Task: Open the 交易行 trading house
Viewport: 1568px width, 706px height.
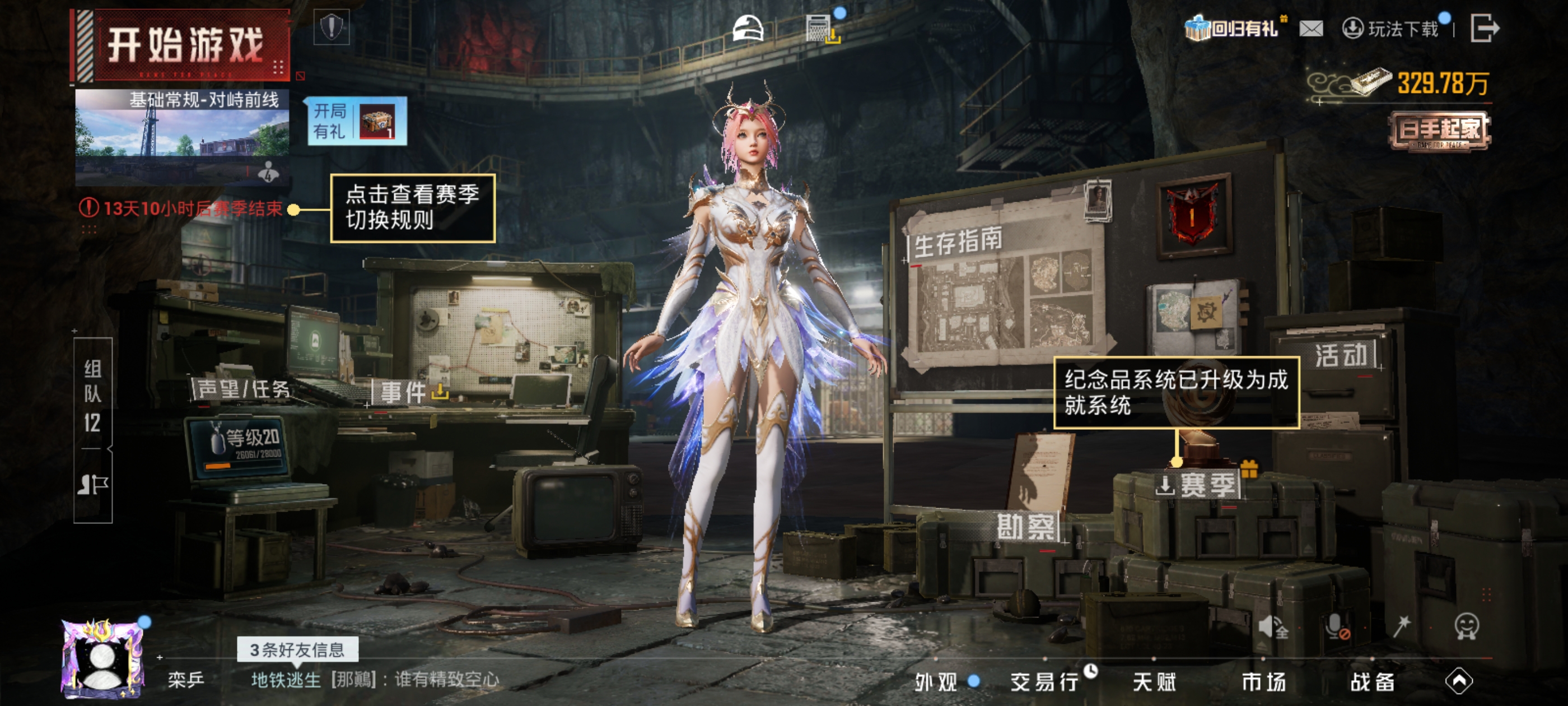Action: click(1044, 682)
